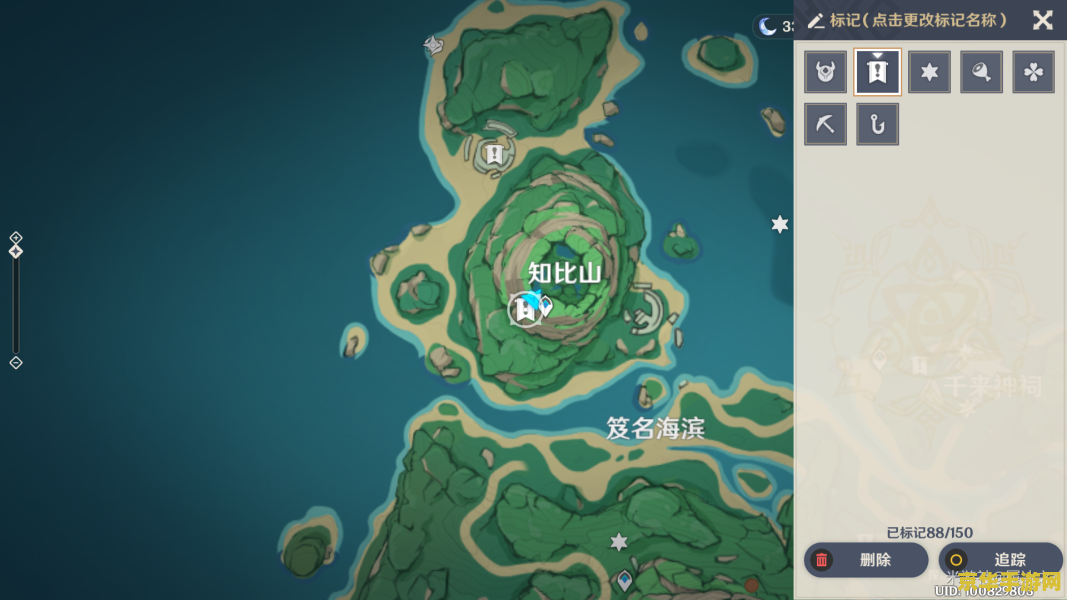Open the exclamation banner pin on the northern beach
Screen dimensions: 1067x600
point(493,154)
